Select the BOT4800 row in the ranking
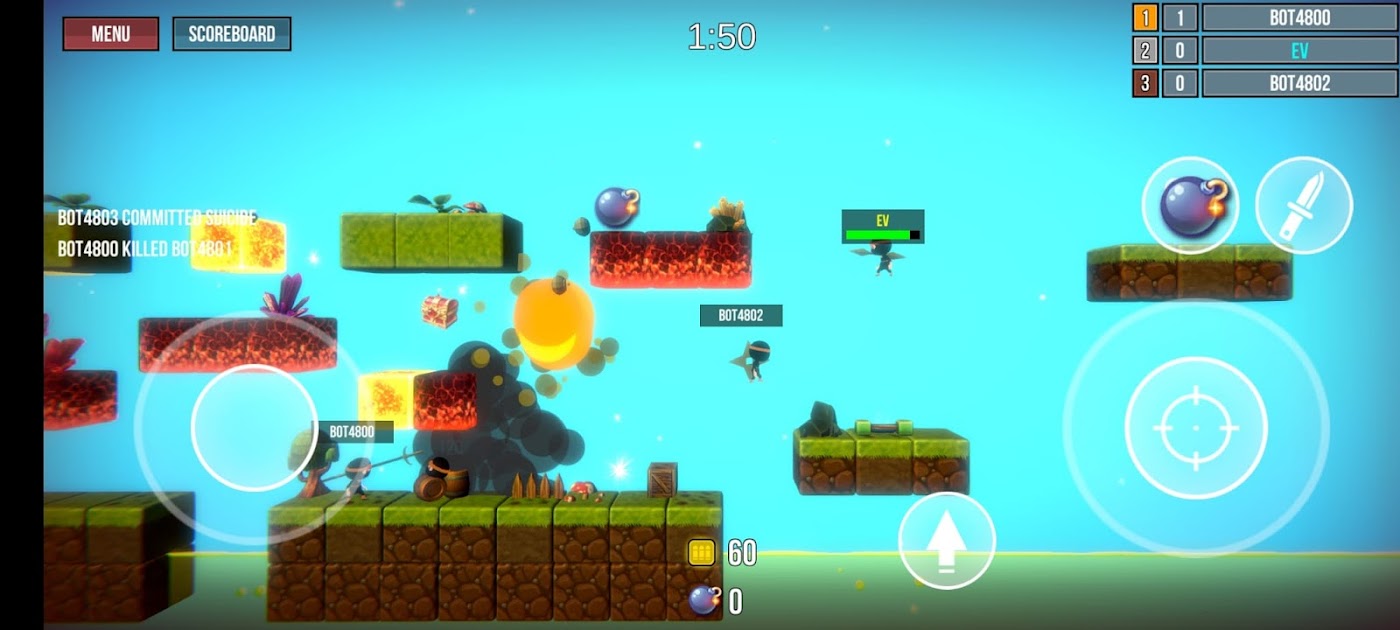 pos(1299,17)
